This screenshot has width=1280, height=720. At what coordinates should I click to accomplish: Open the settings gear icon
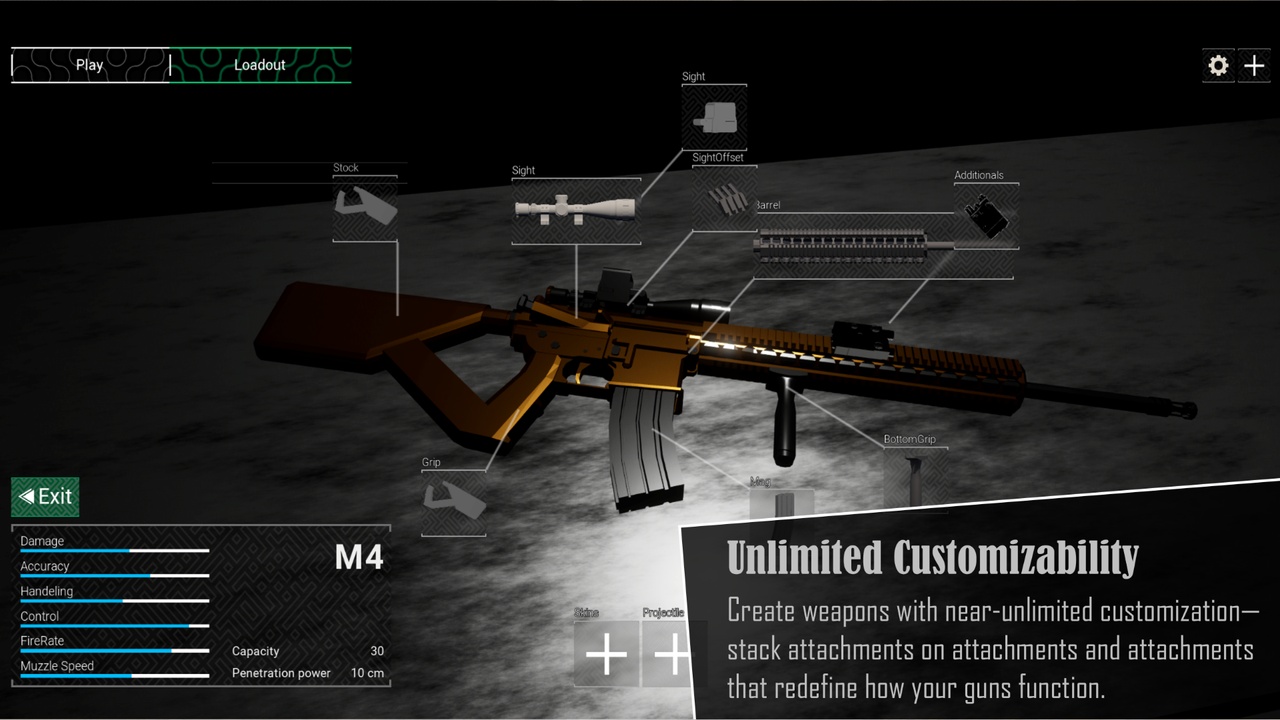point(1218,65)
